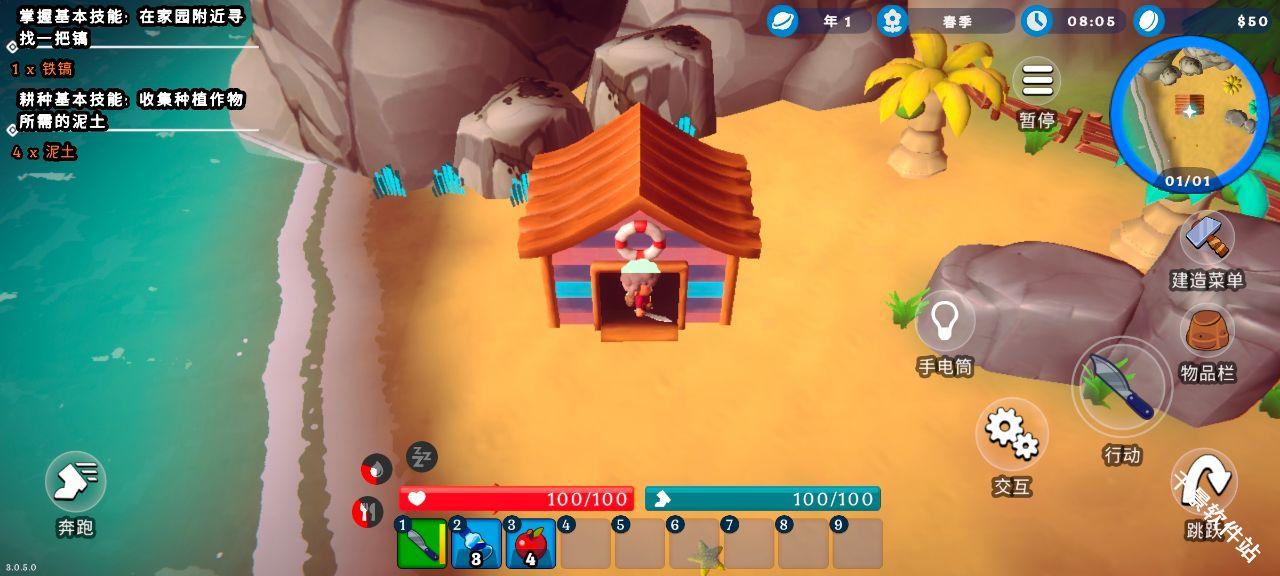This screenshot has width=1280, height=576.
Task: Tap the sleep Zzz status icon
Action: (422, 457)
